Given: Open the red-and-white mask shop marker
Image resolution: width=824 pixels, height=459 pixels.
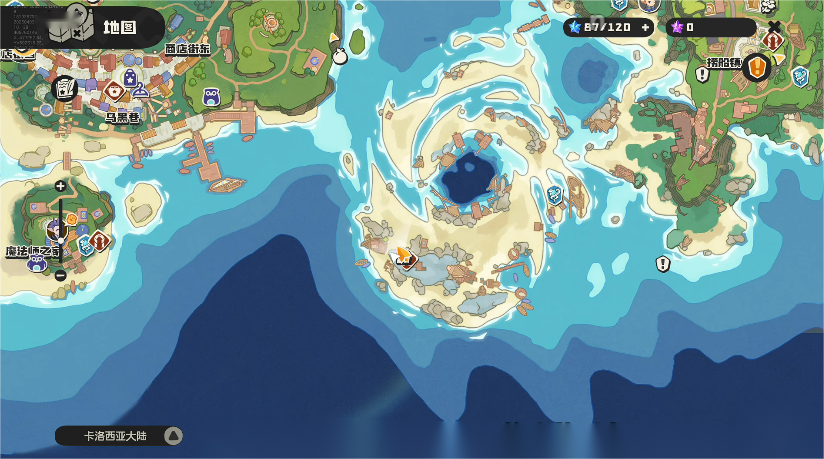Looking at the screenshot, I should pos(114,90).
